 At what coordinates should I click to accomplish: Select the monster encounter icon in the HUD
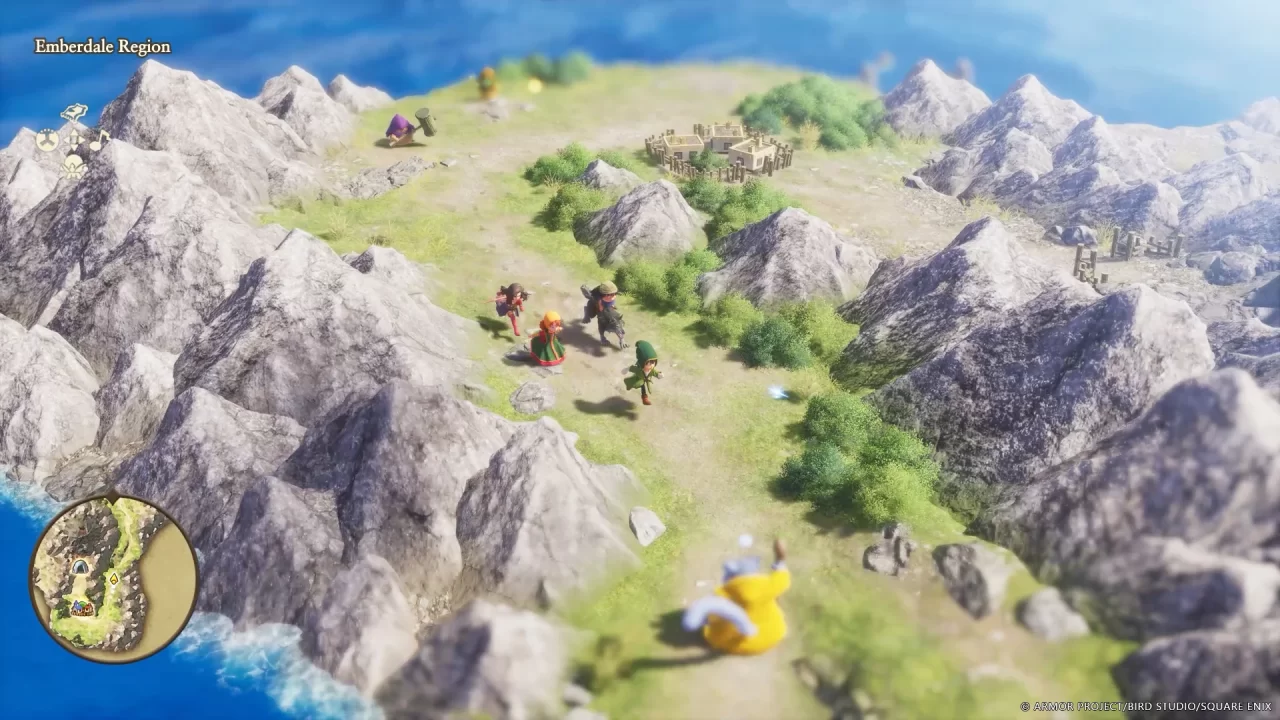tap(73, 166)
